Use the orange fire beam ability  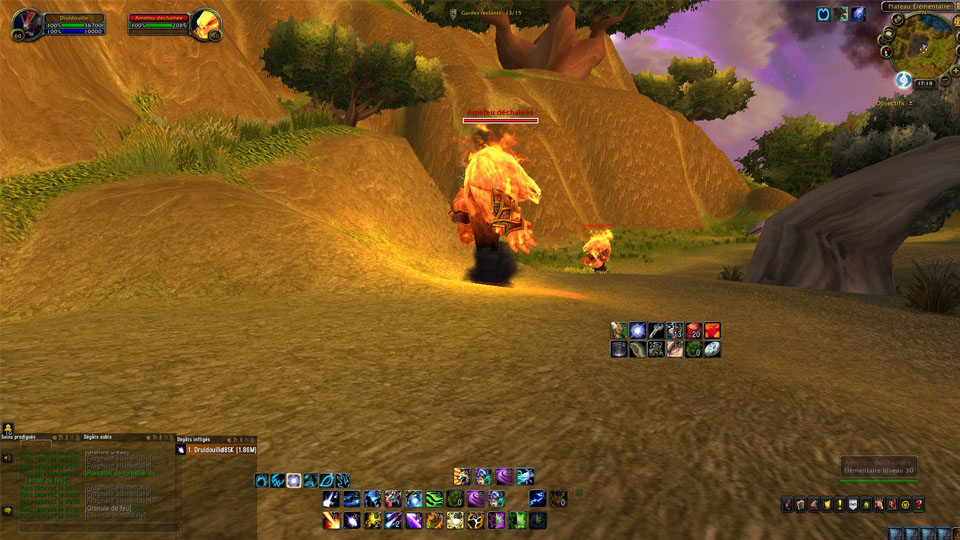pyautogui.click(x=331, y=520)
